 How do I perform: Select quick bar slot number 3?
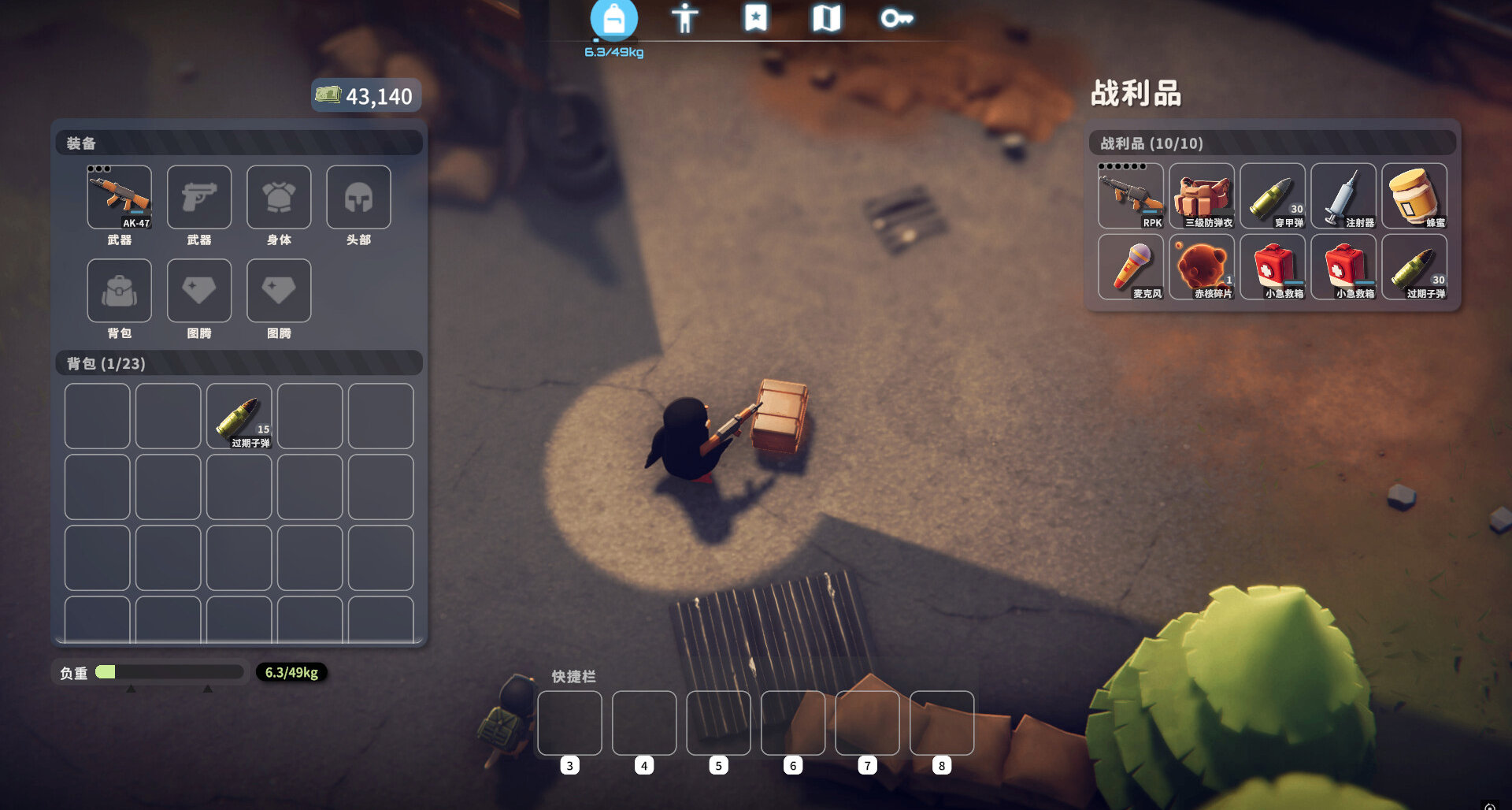point(569,723)
